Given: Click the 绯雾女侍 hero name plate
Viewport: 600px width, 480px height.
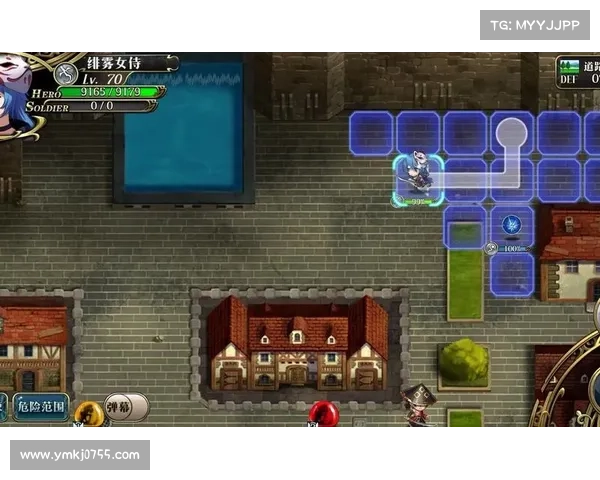Looking at the screenshot, I should click(122, 63).
